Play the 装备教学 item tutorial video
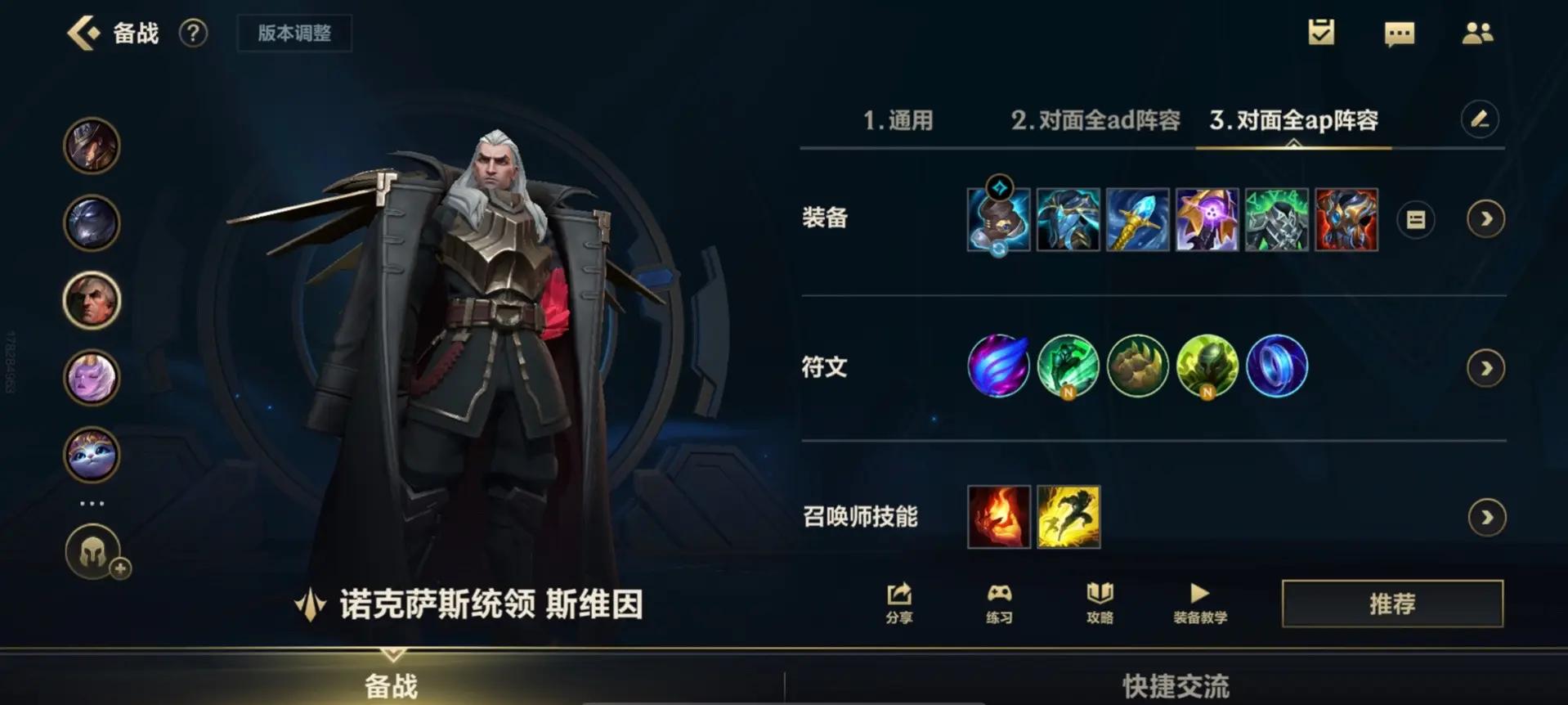Screen dimensions: 1568x705 1199,604
